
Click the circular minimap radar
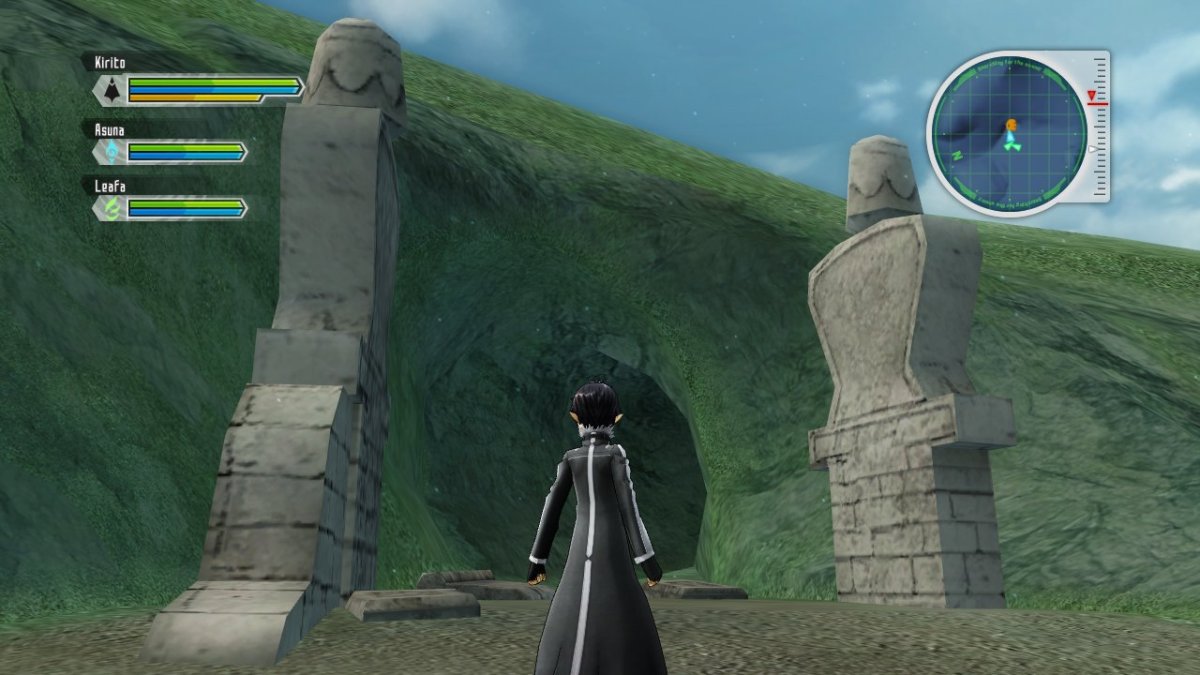click(x=1009, y=134)
